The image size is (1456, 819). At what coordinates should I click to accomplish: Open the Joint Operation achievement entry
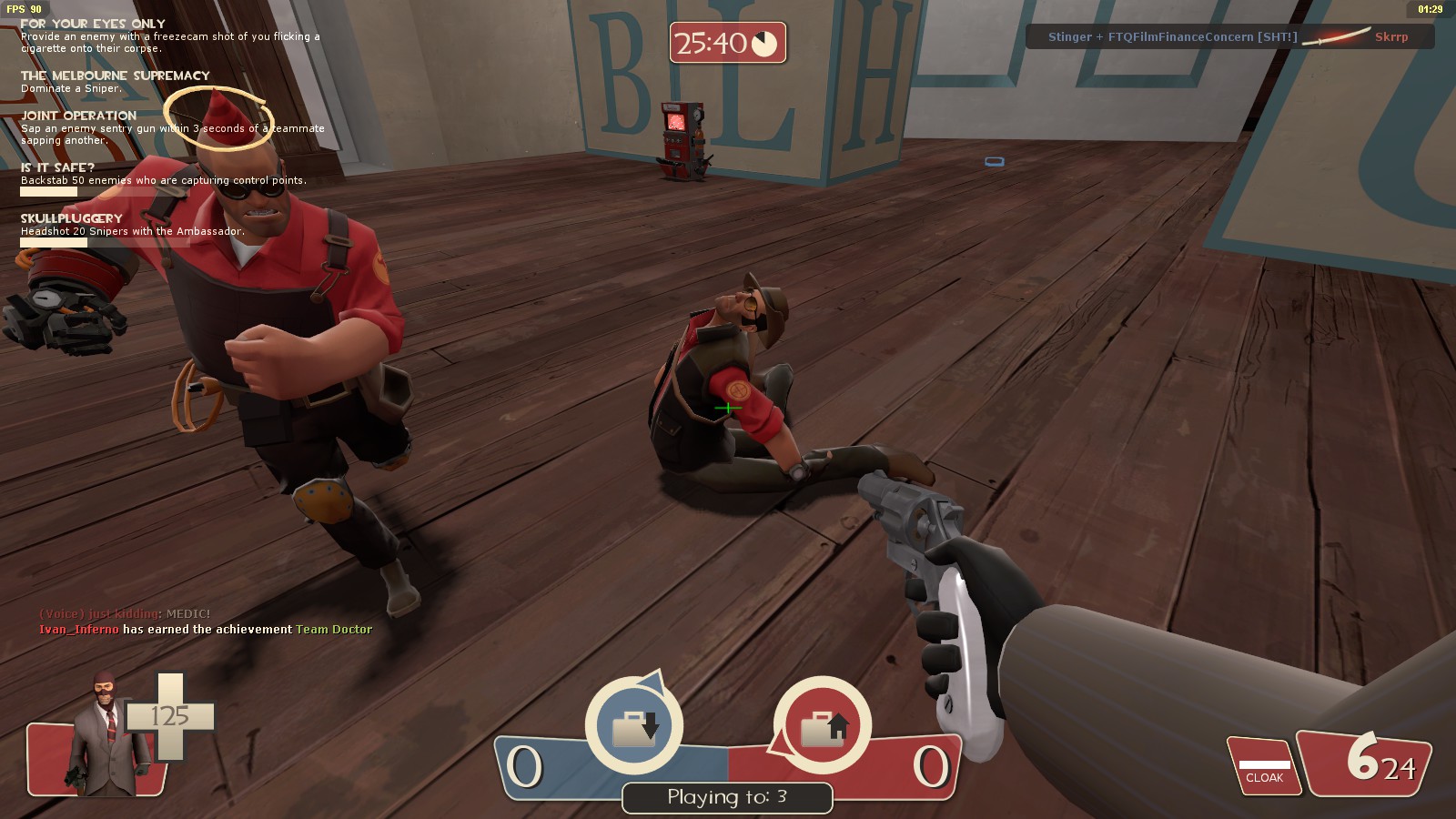click(79, 116)
